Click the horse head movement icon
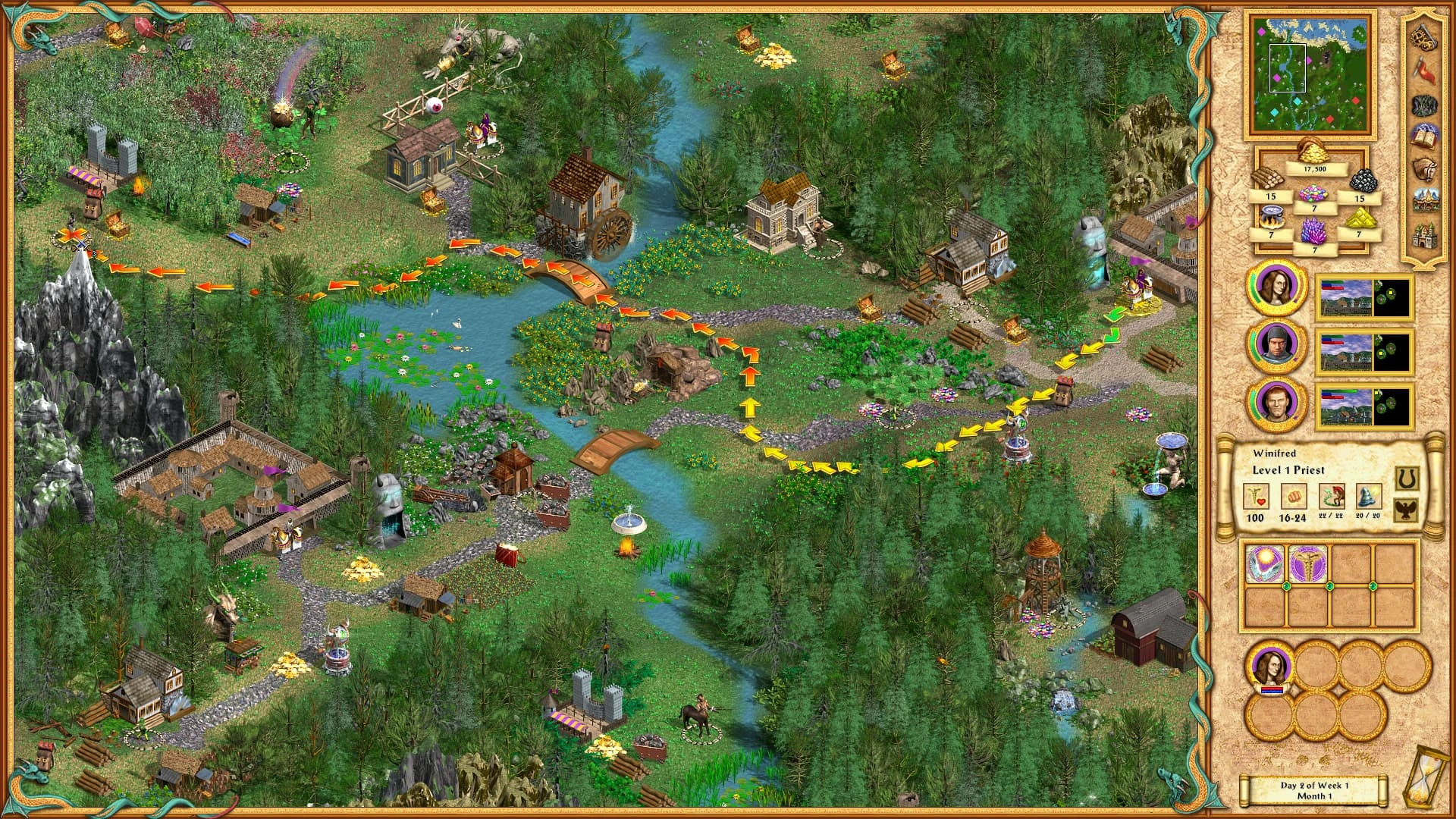 coord(1424,168)
